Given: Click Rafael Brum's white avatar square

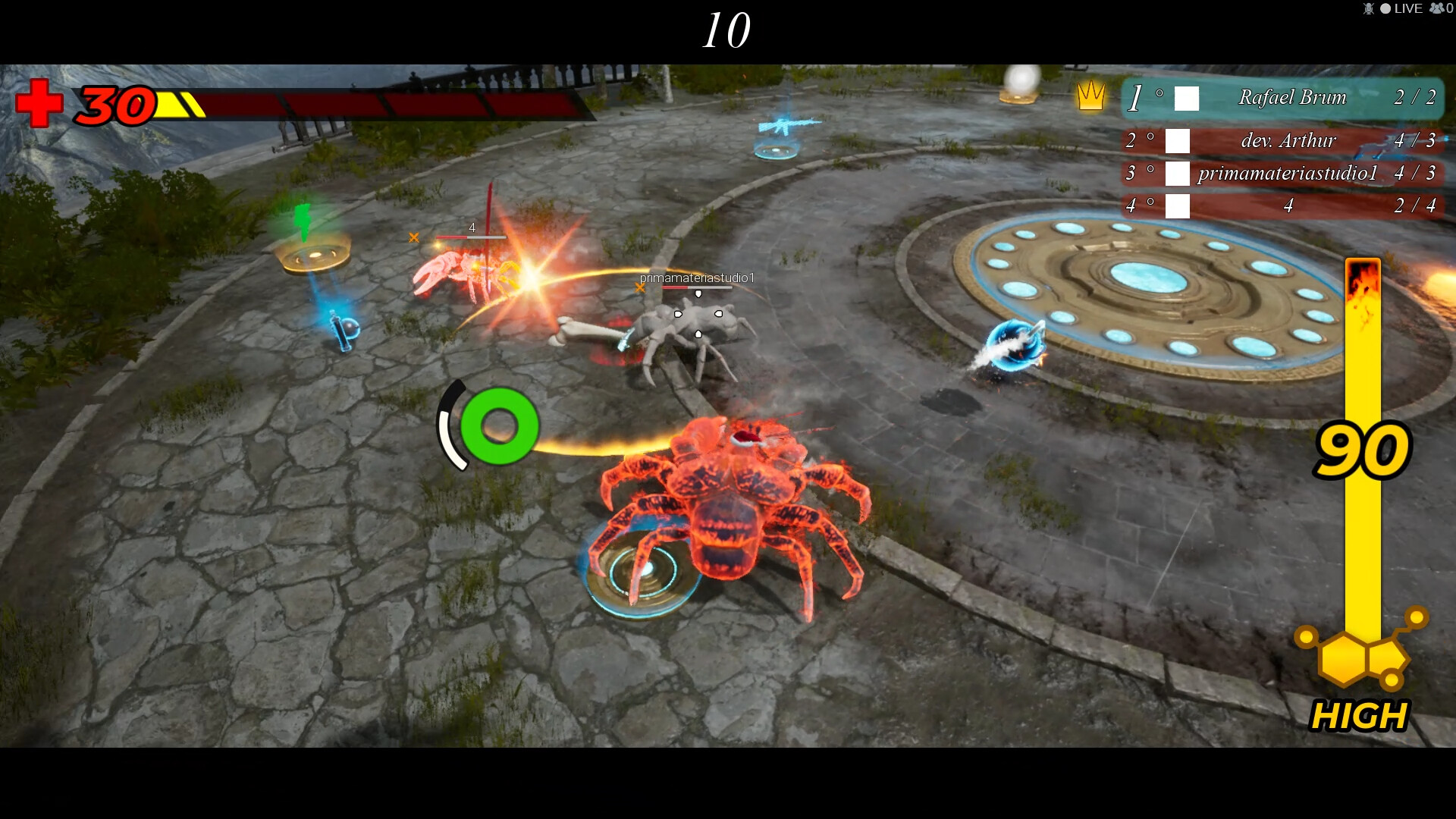Looking at the screenshot, I should (1185, 99).
